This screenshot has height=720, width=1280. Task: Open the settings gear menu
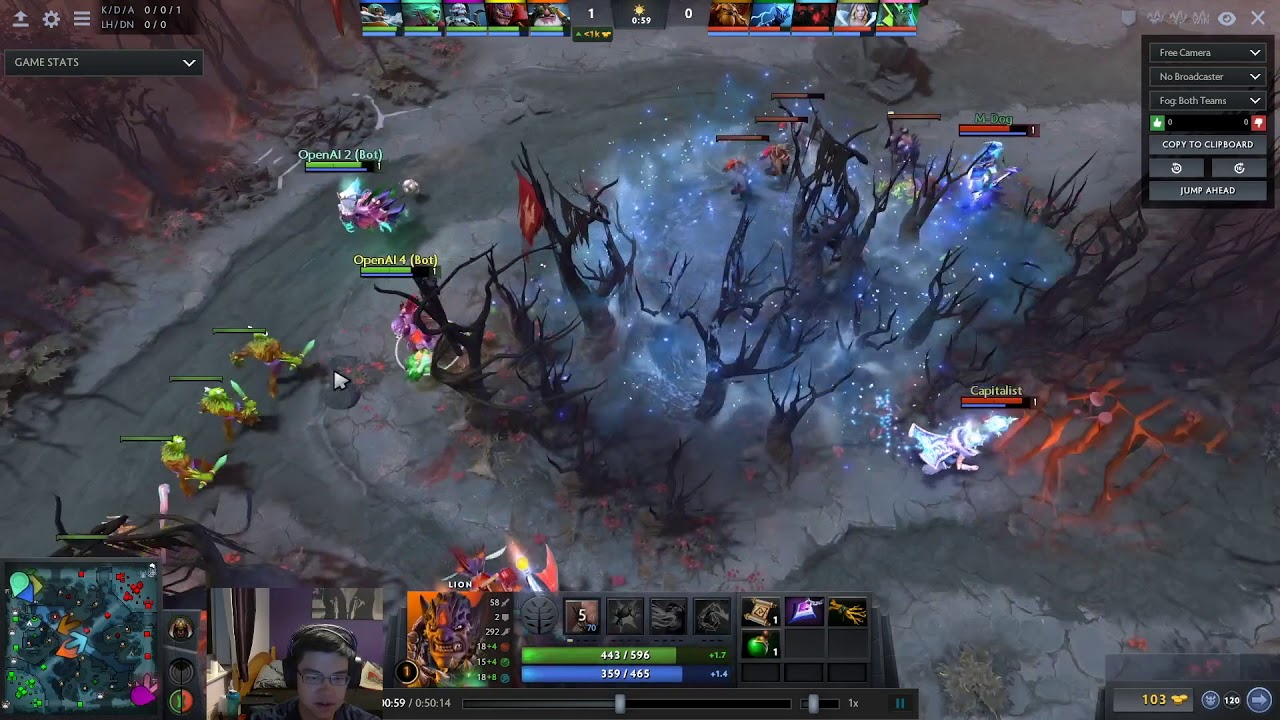click(x=51, y=18)
